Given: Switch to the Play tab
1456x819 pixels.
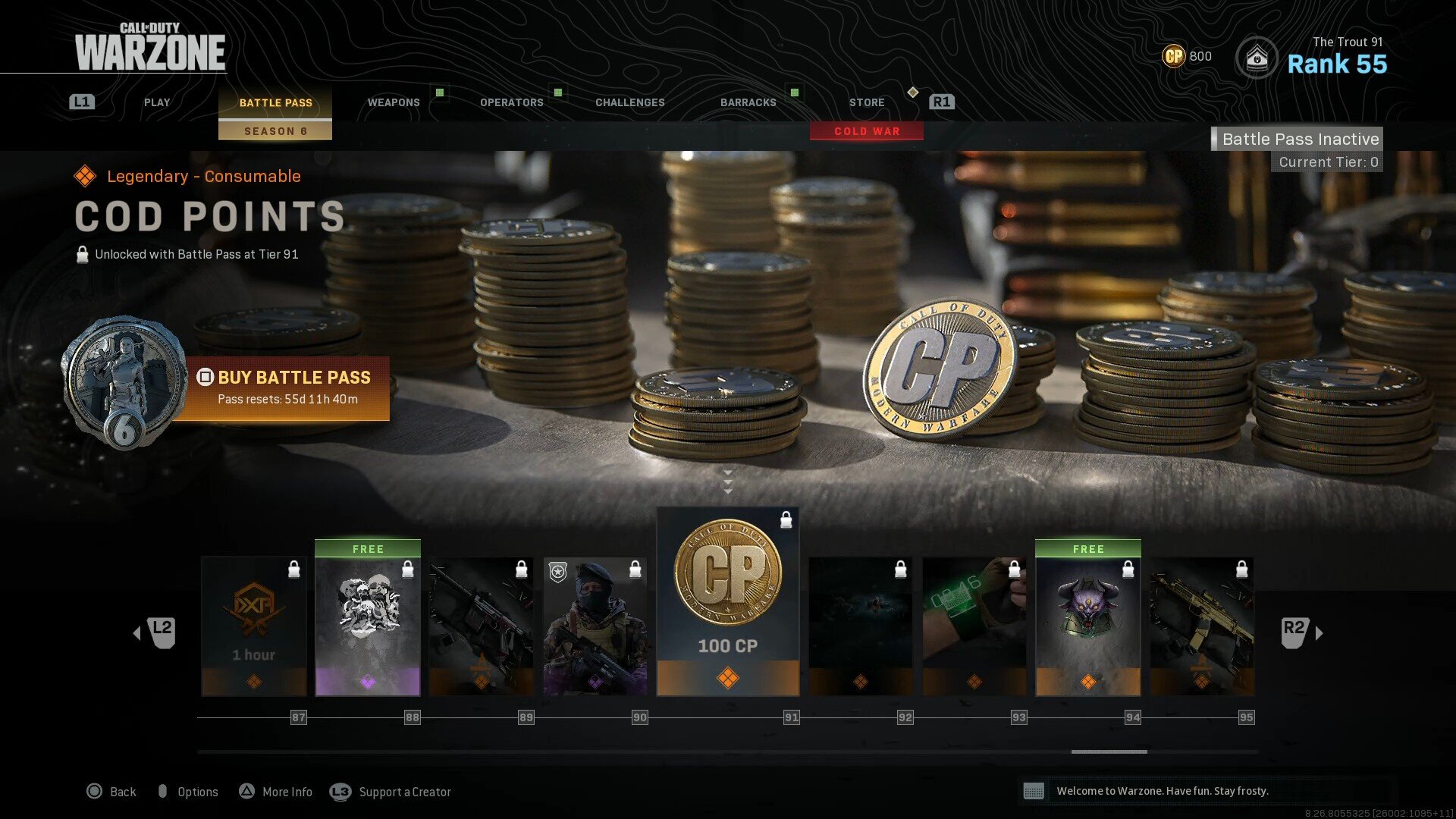Looking at the screenshot, I should 157,102.
